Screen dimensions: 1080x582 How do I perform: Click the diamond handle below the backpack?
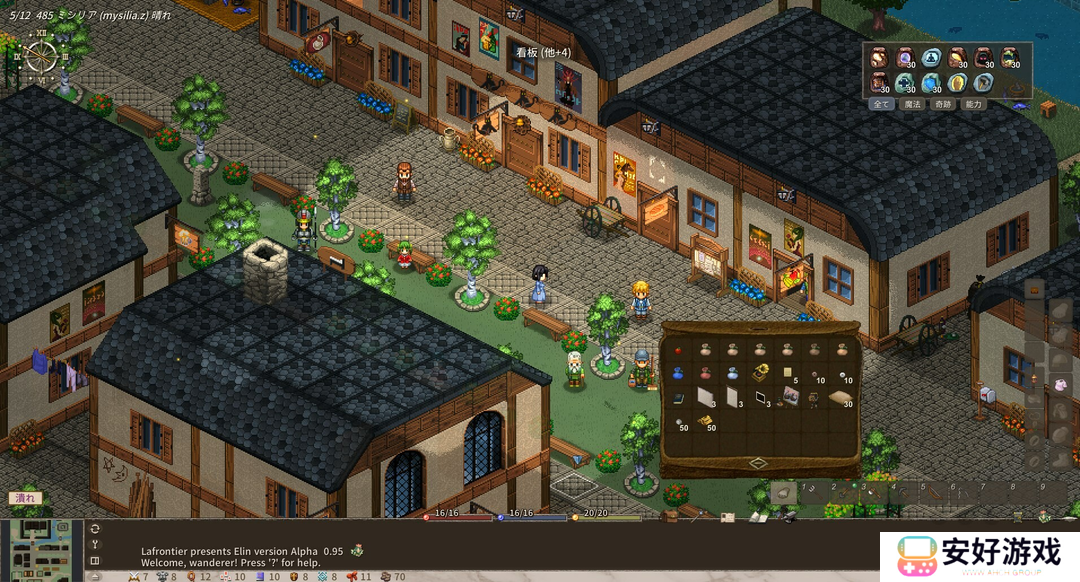coord(757,463)
